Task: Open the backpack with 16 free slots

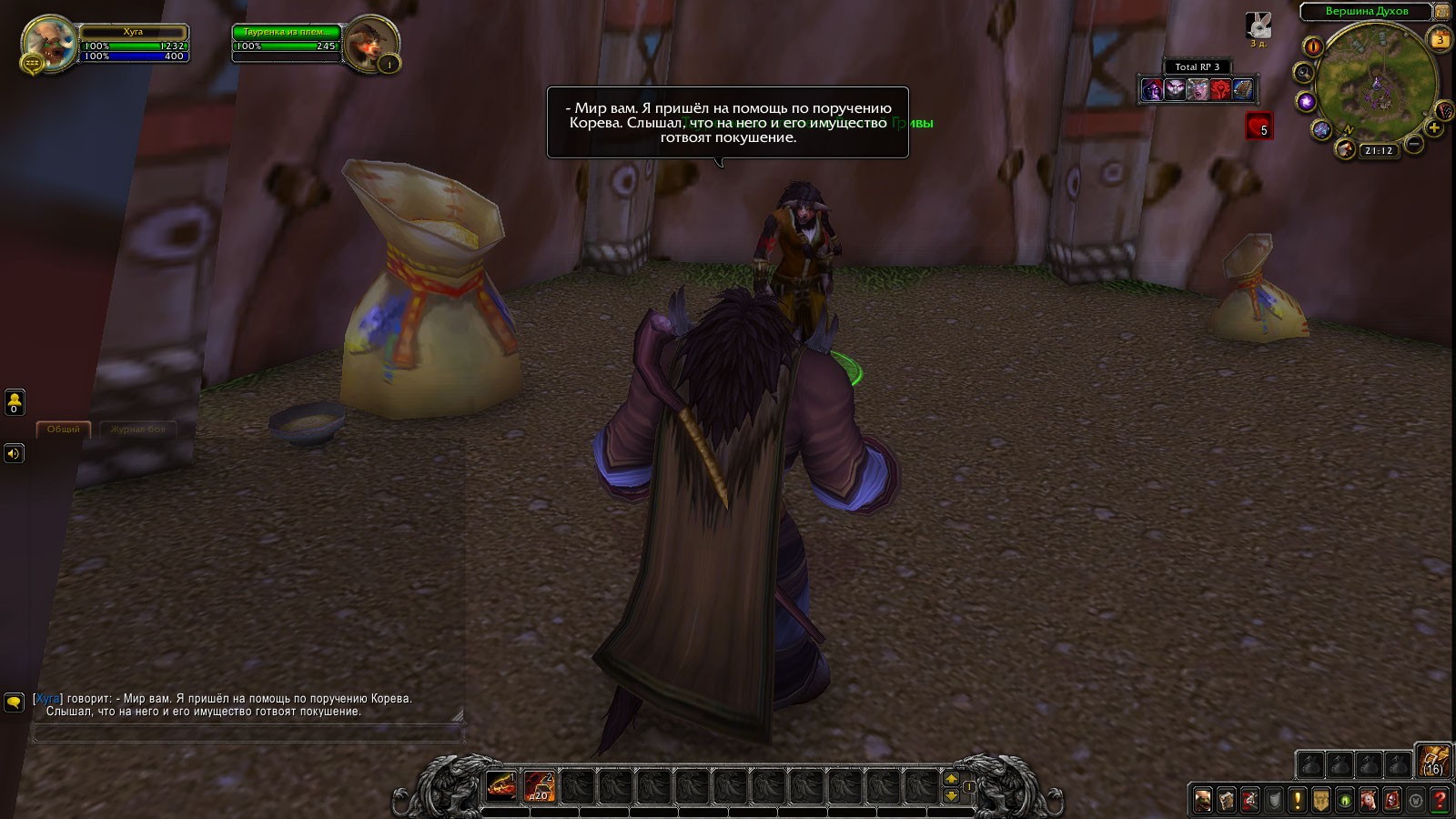Action: tap(1433, 761)
